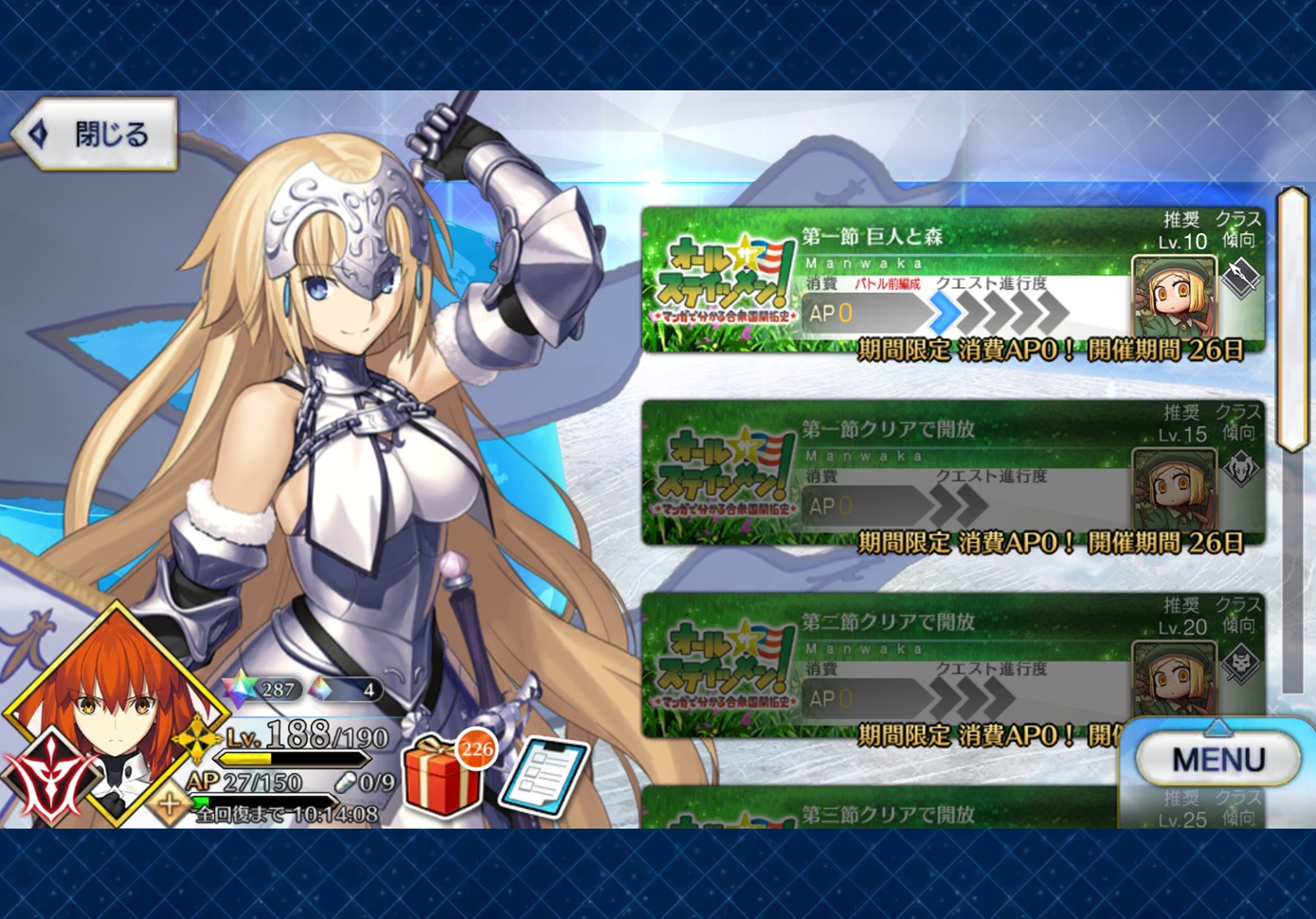Select the locked Lv.15 quest row
The height and width of the screenshot is (919, 1316).
click(952, 474)
